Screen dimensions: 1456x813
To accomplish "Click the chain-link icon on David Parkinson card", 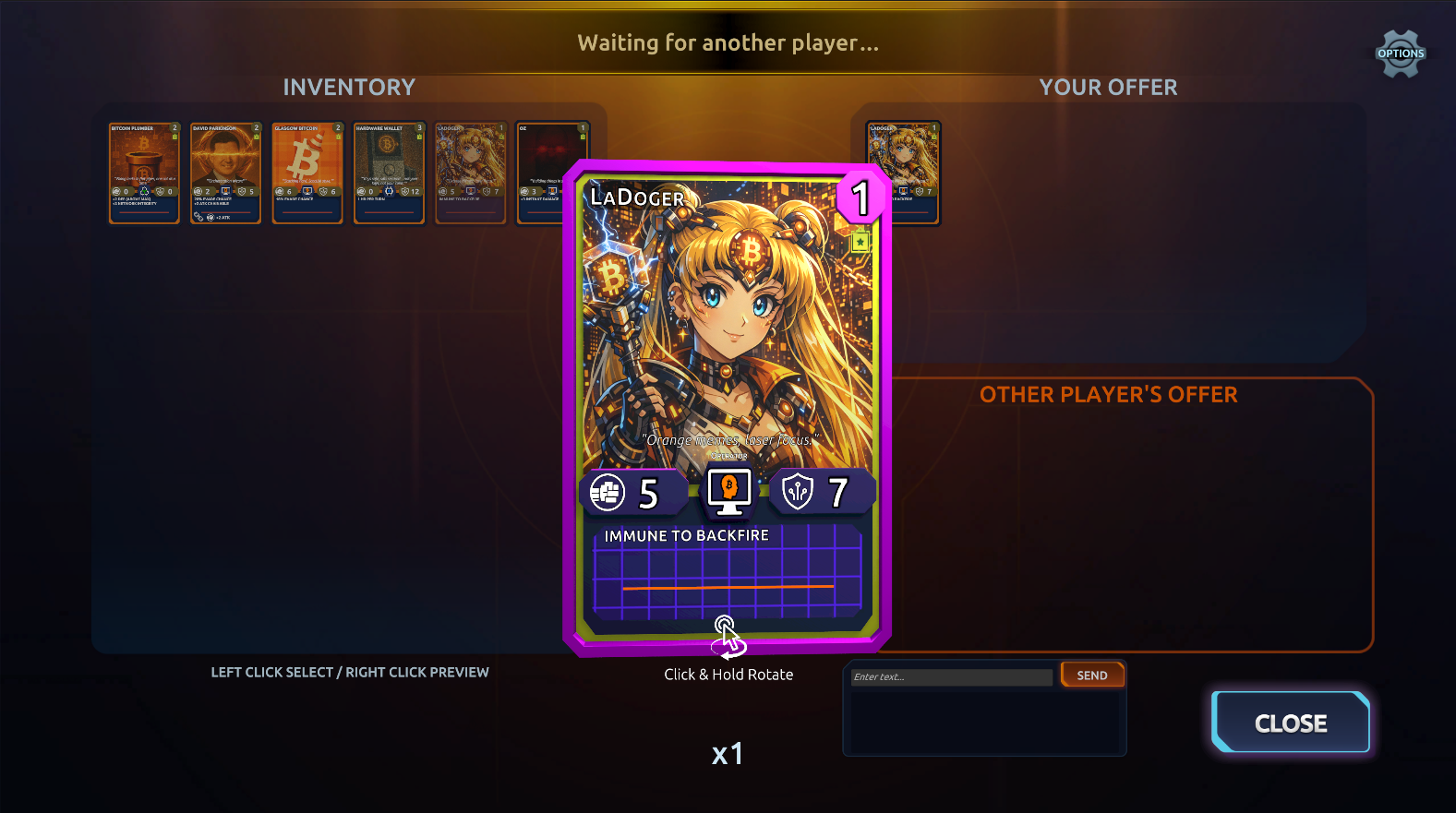I will click(199, 217).
